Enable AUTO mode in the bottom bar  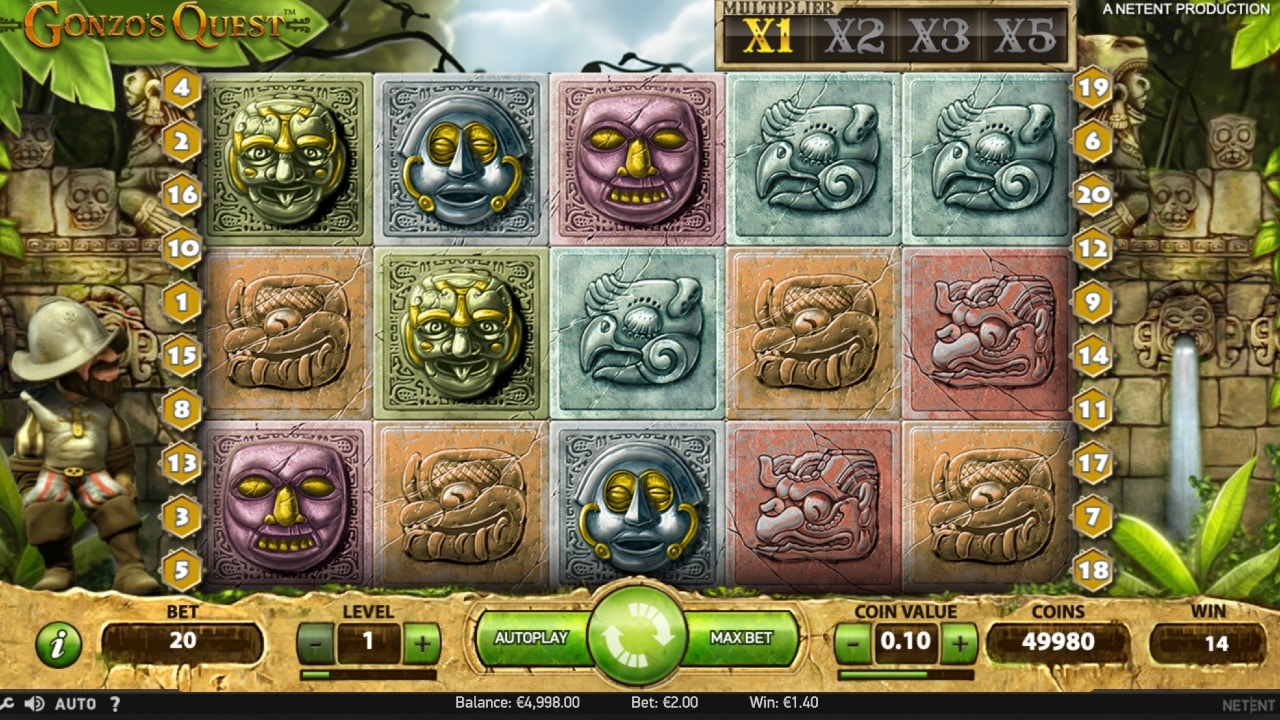point(75,703)
